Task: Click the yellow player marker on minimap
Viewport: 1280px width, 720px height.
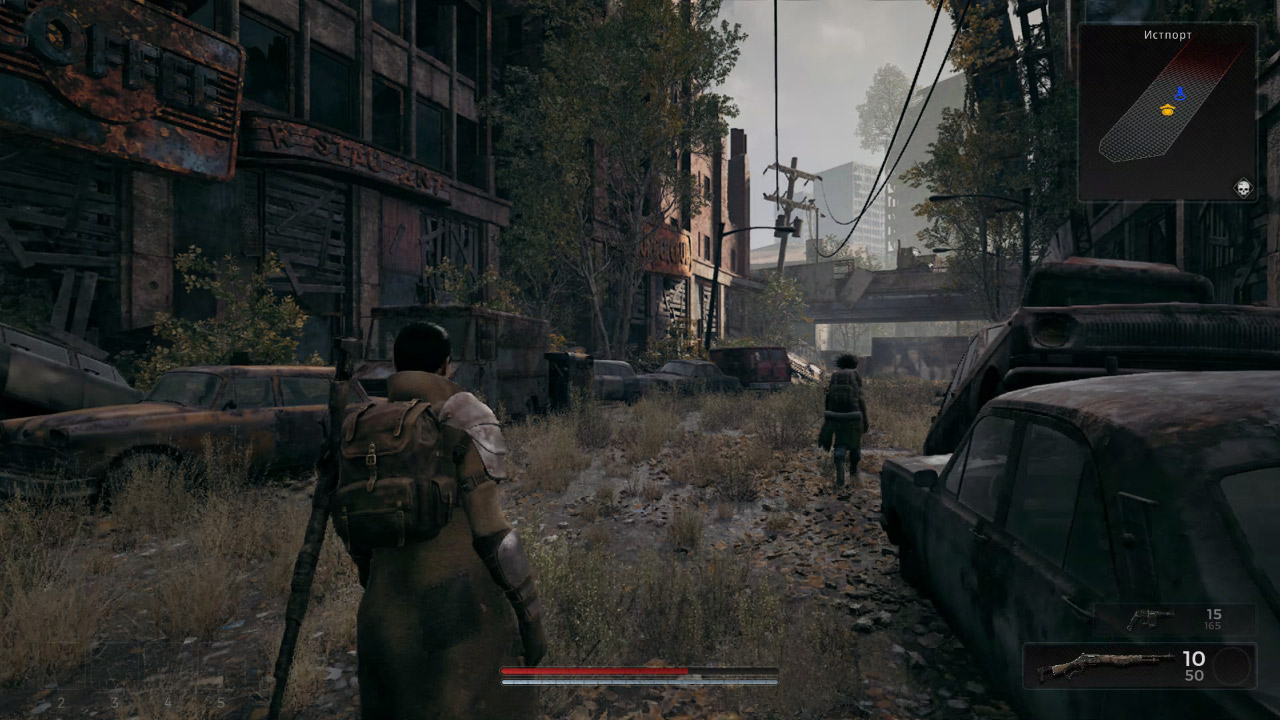Action: pyautogui.click(x=1166, y=109)
